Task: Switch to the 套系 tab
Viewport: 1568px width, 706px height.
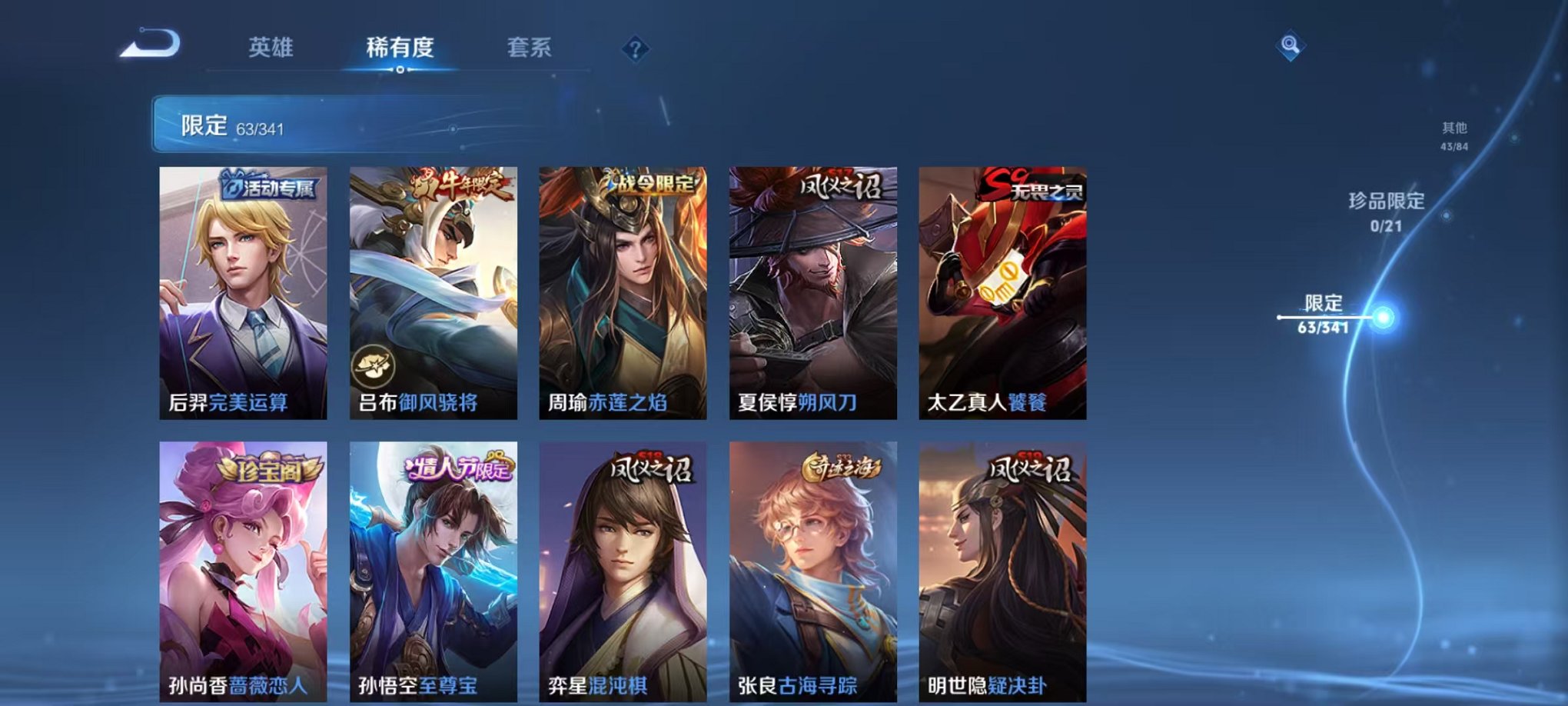Action: click(x=537, y=48)
